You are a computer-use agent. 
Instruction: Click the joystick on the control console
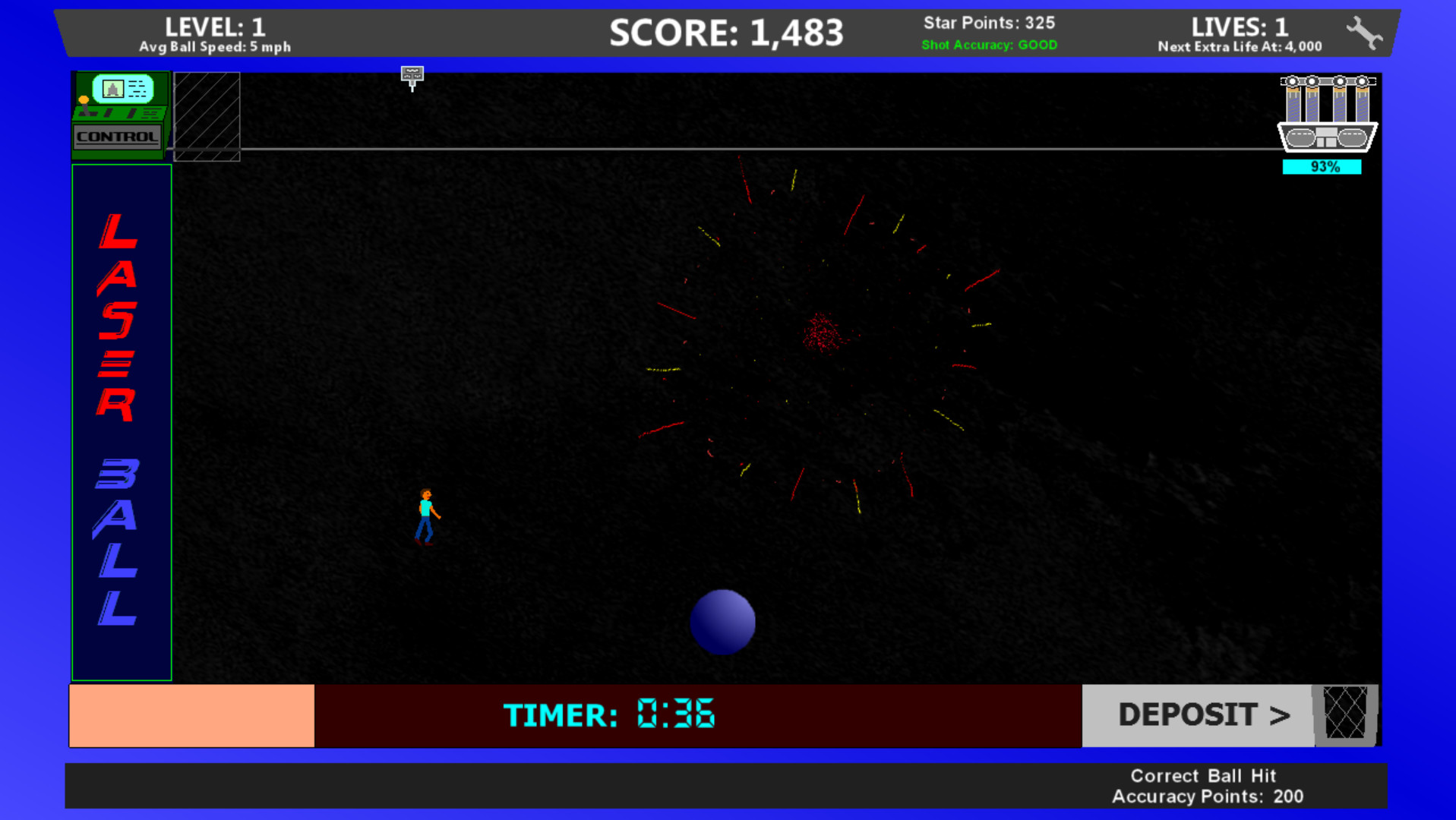pyautogui.click(x=82, y=106)
